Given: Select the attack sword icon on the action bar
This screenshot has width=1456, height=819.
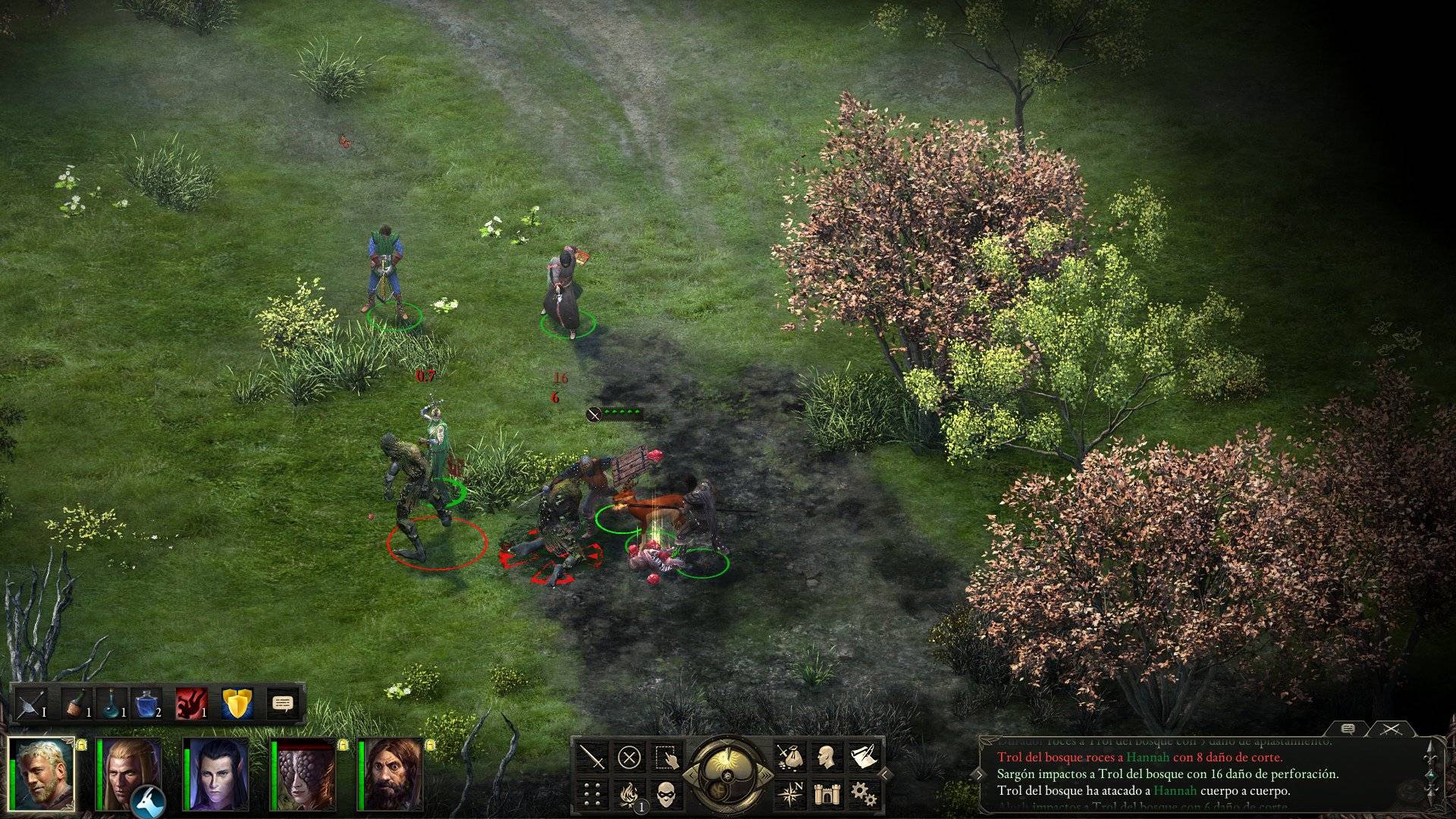Looking at the screenshot, I should [594, 757].
